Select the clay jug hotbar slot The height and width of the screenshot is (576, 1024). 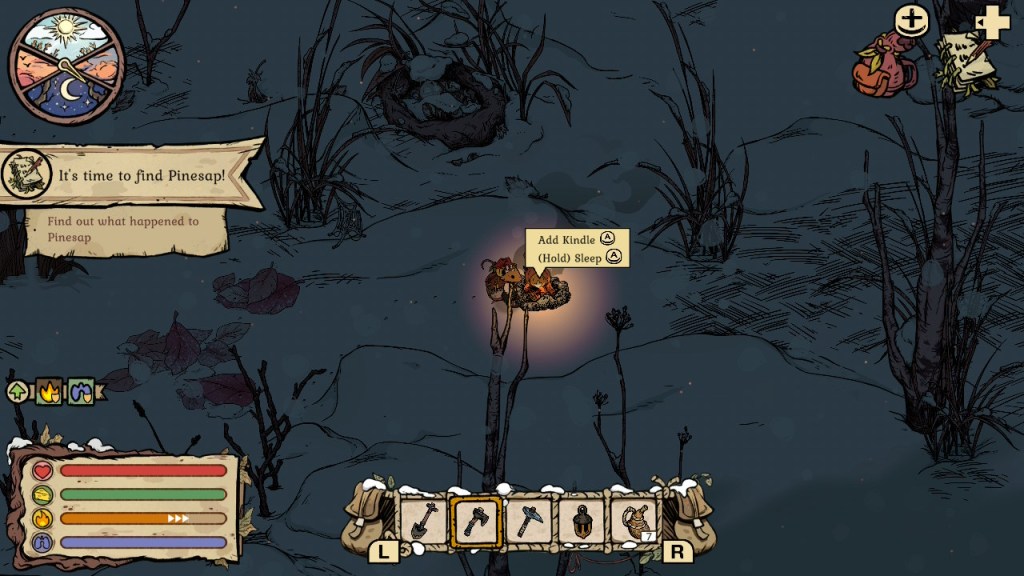tap(633, 521)
